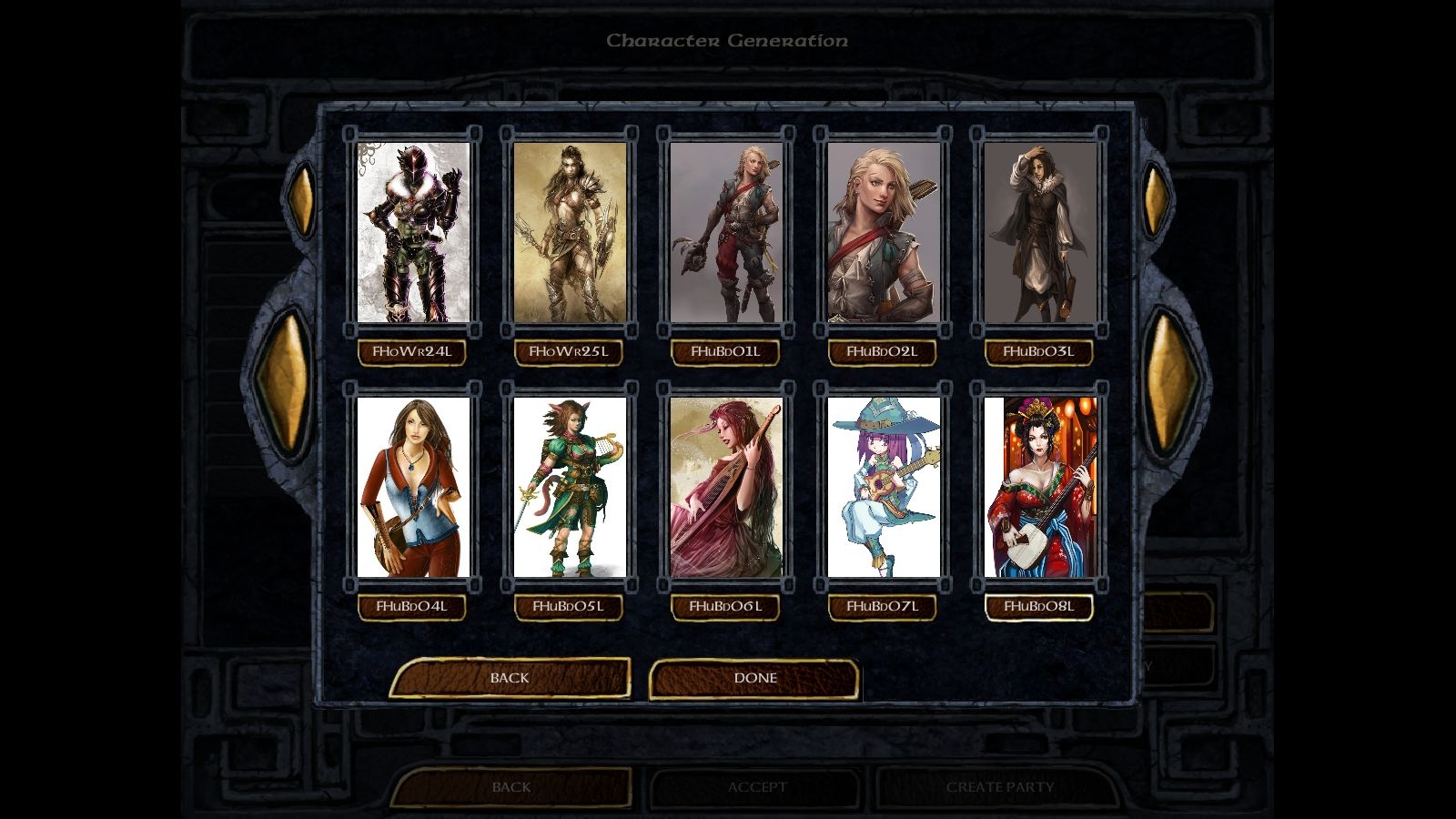Screen dimensions: 1456x819
Task: Click the FHoWr24L name label button
Action: (x=412, y=352)
